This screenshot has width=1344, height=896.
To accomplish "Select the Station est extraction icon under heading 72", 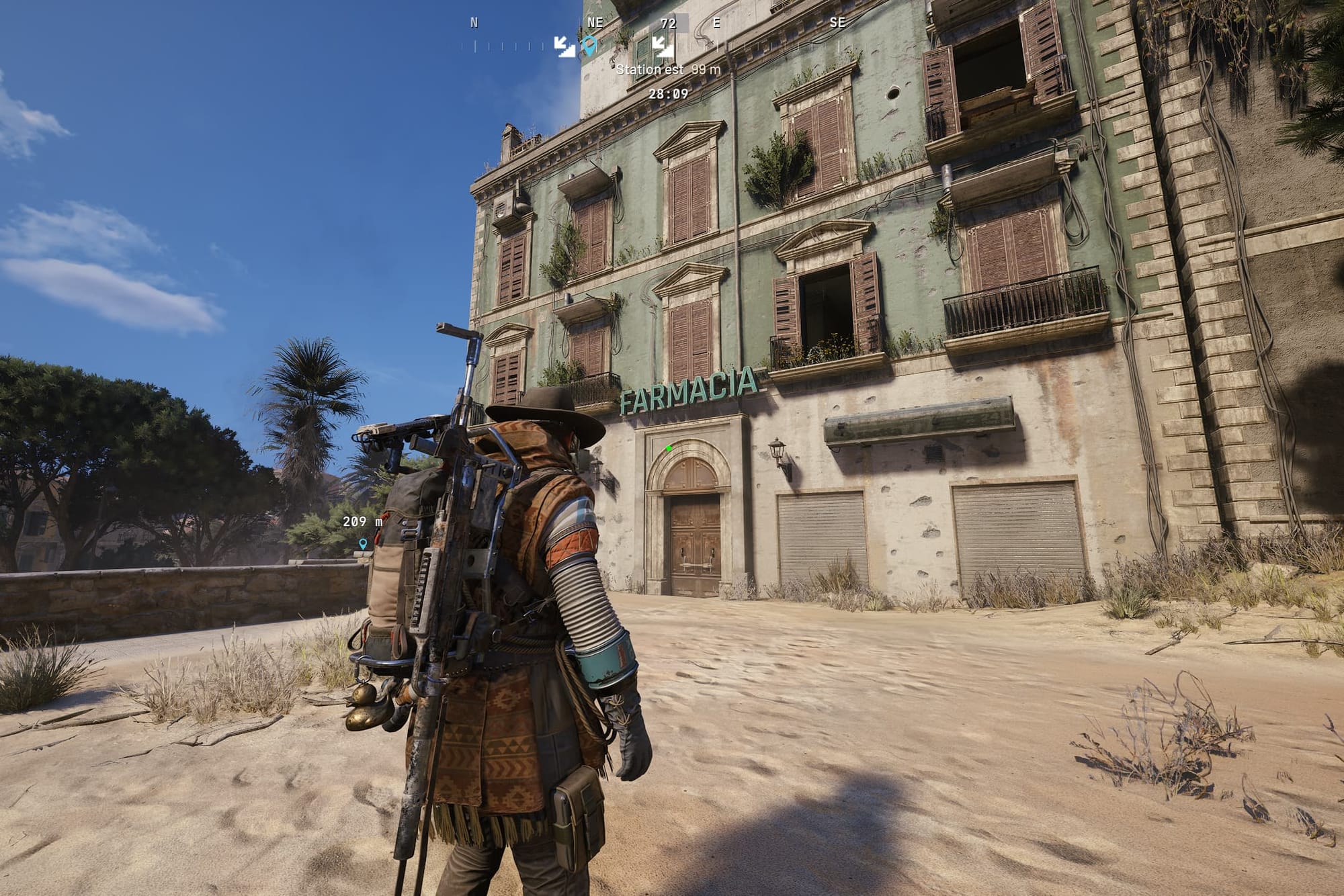I will (x=663, y=46).
